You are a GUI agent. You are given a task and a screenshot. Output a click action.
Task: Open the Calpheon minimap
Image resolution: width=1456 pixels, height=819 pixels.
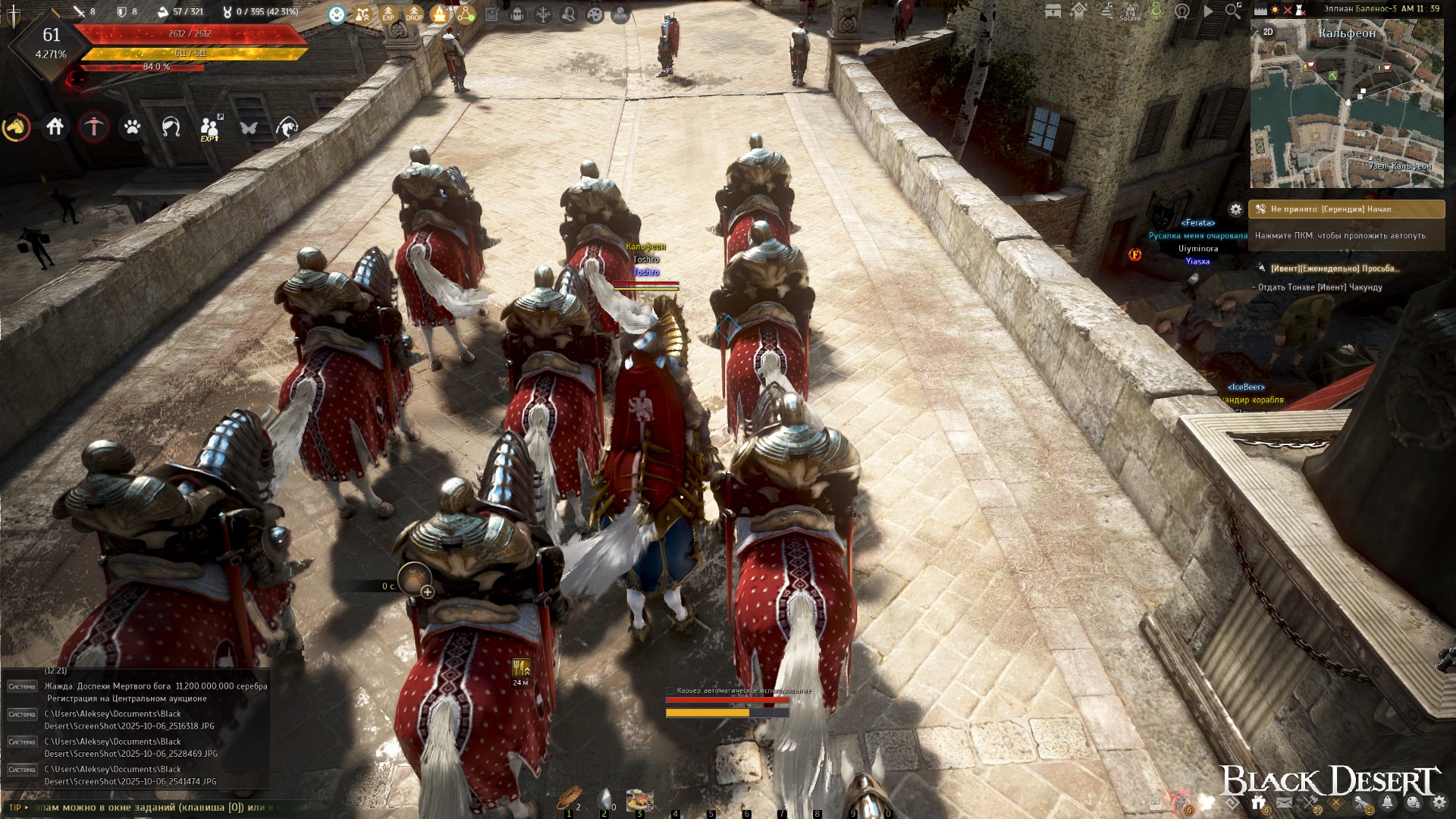tap(1347, 106)
